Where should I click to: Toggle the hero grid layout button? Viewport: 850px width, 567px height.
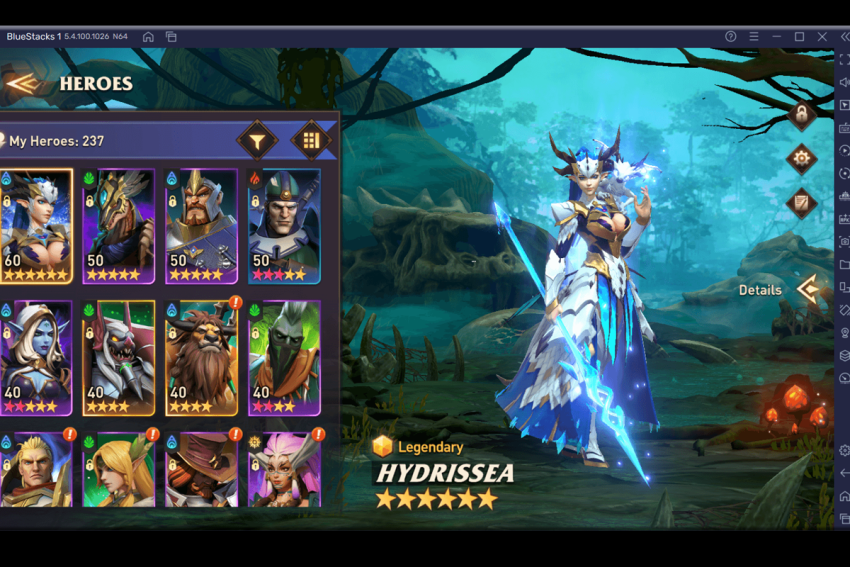(x=310, y=141)
